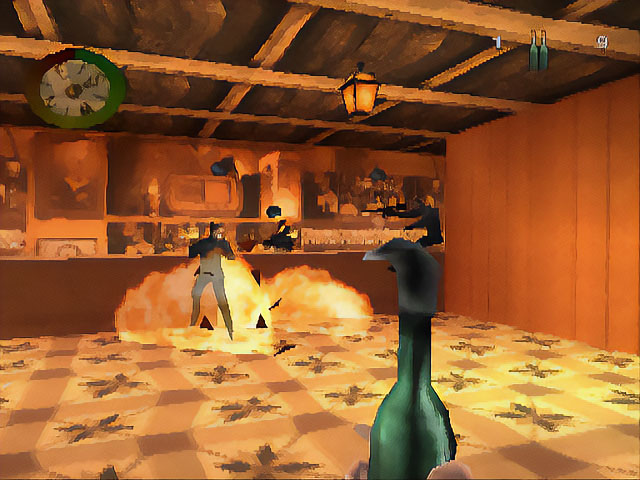640x480 pixels.
Task: Click the circular ring emblem
Action: pyautogui.click(x=82, y=87)
